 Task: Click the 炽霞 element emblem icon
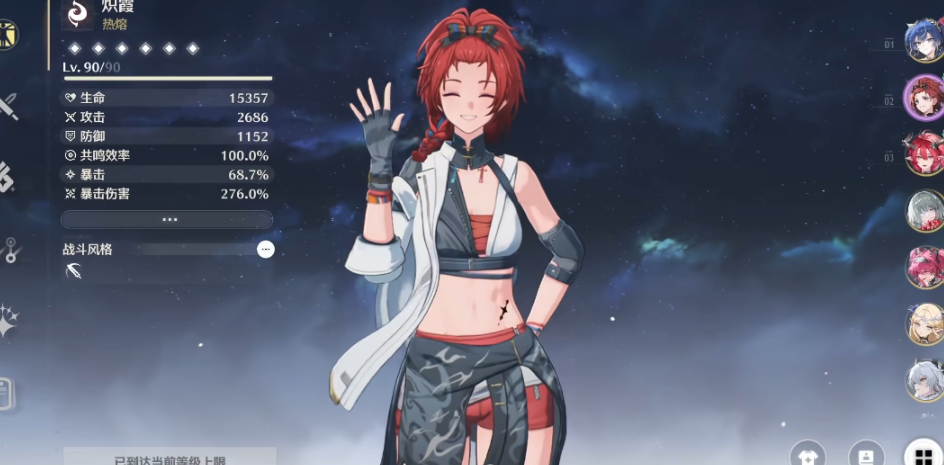click(x=78, y=12)
